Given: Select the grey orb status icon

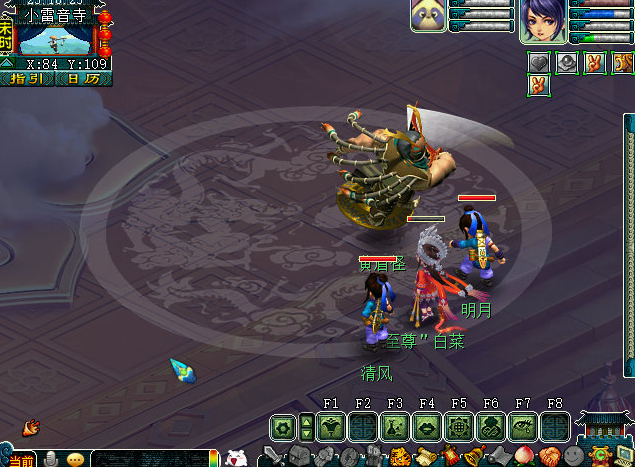Looking at the screenshot, I should click(566, 62).
